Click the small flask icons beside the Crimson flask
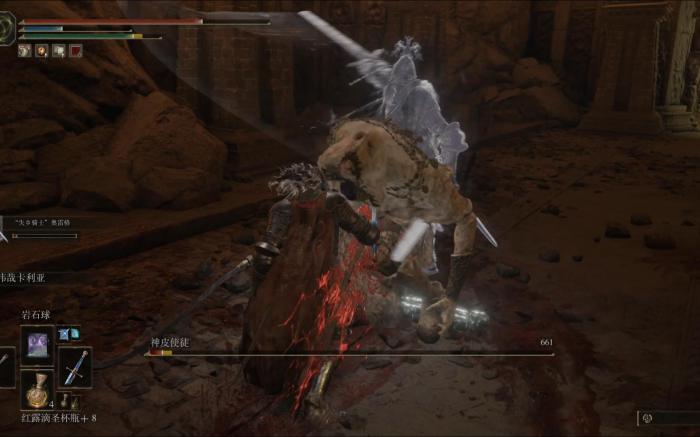700x437 pixels. tap(68, 402)
